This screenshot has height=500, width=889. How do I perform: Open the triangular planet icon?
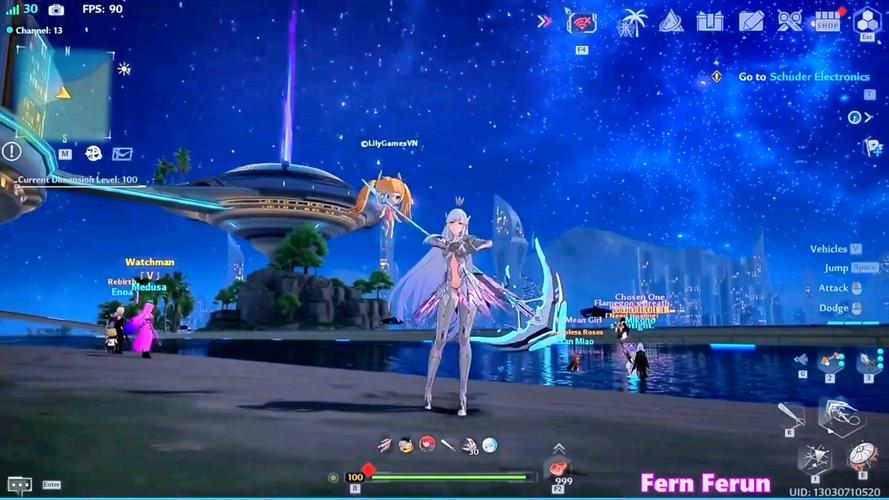(x=671, y=21)
